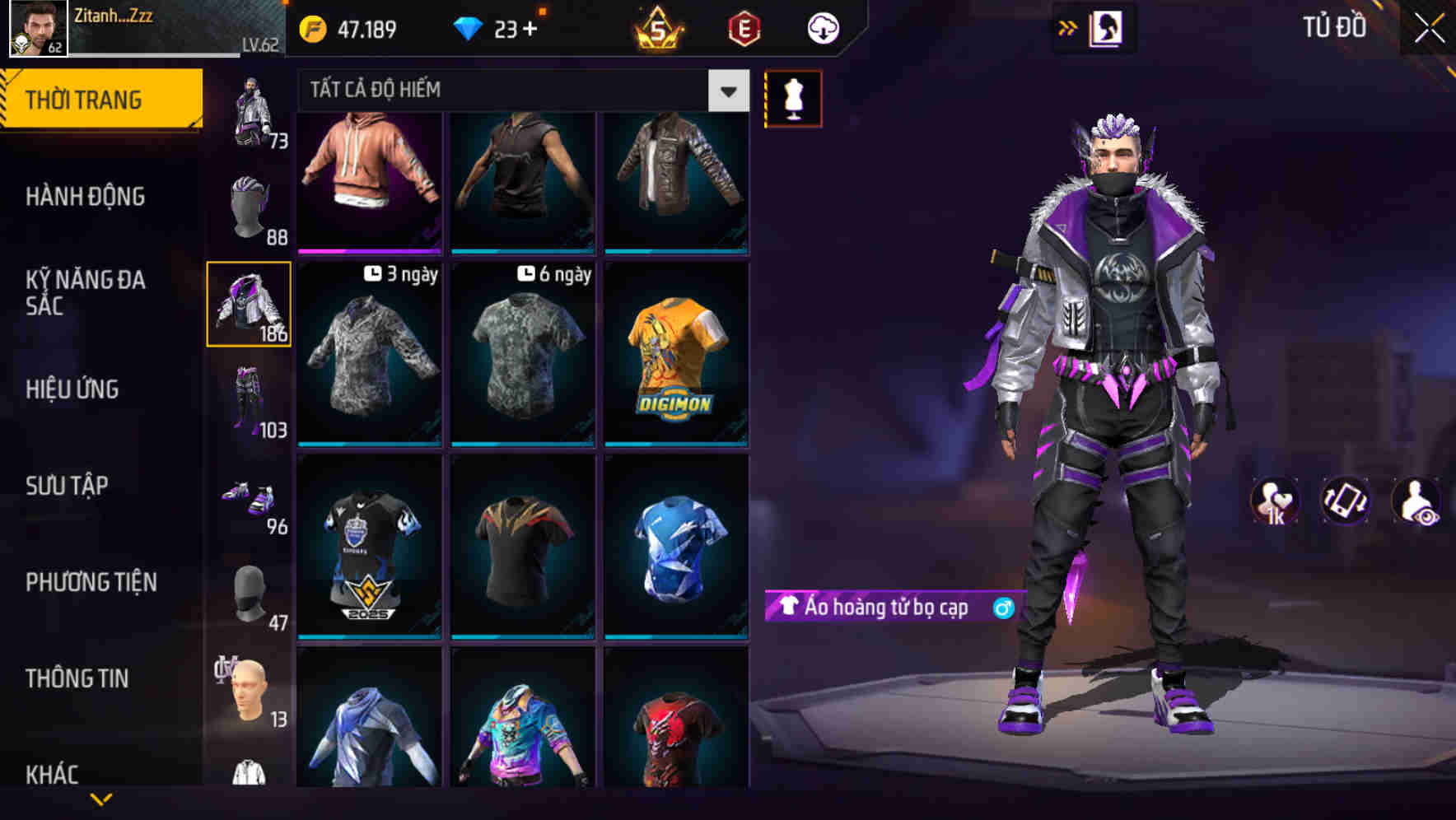The image size is (1456, 820).
Task: Click the double chevron collapse arrows in the top bar
Action: 1068,27
